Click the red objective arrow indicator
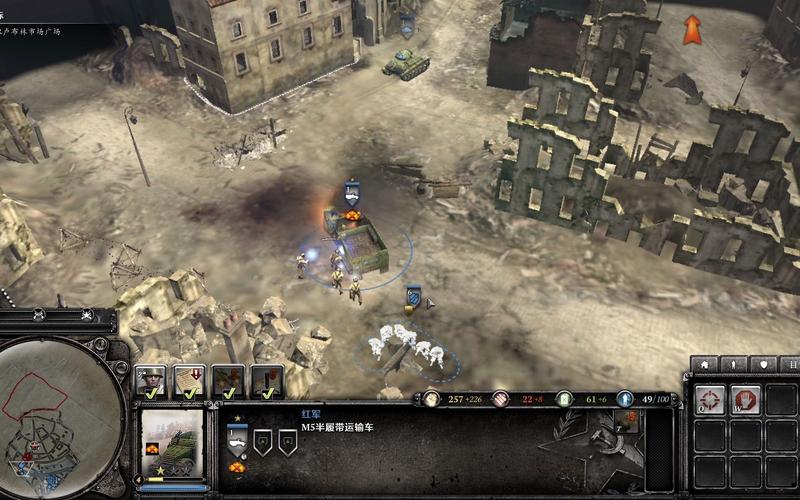The width and height of the screenshot is (800, 500). (x=692, y=29)
